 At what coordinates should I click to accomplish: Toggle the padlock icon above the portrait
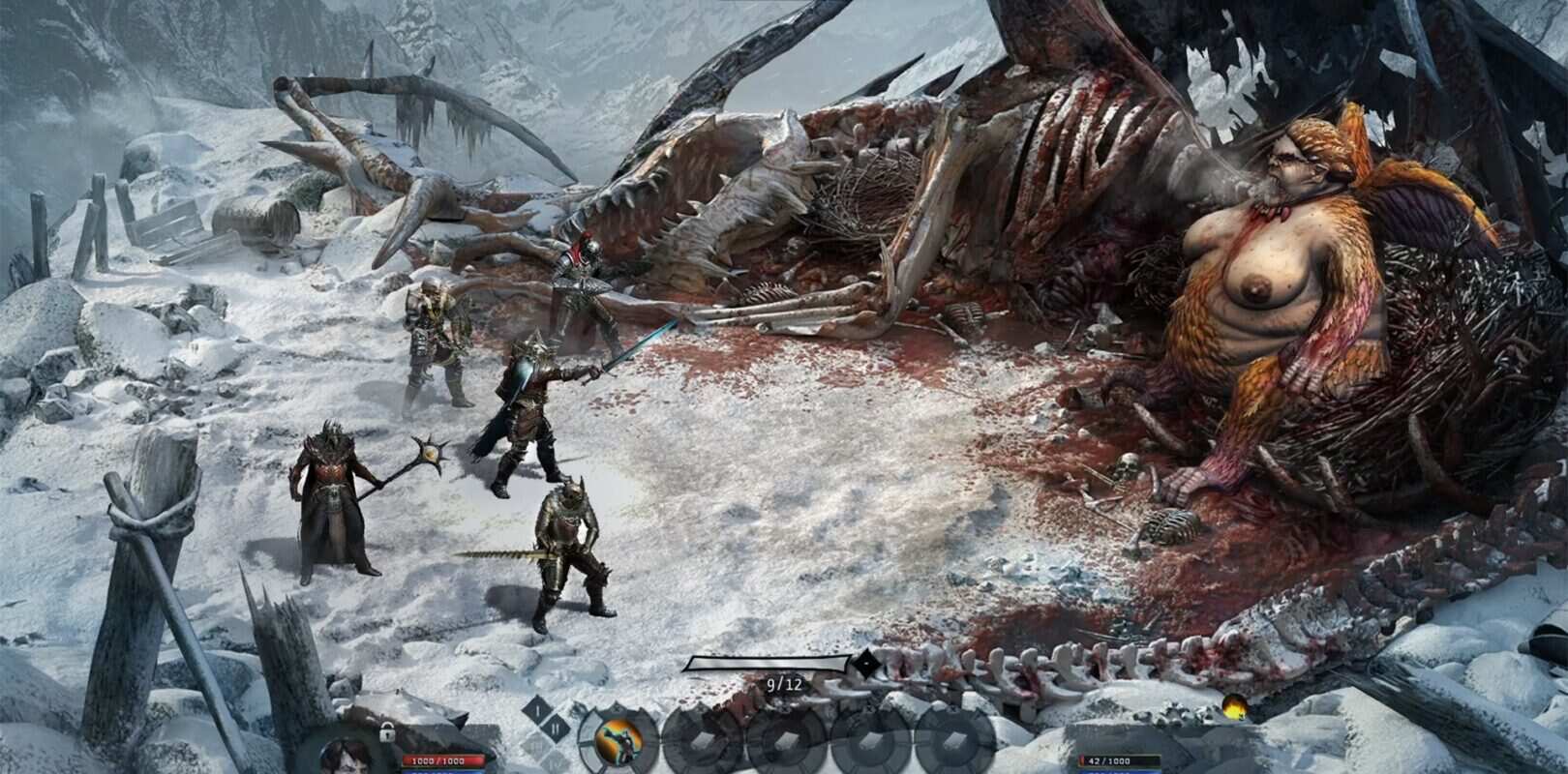click(386, 732)
